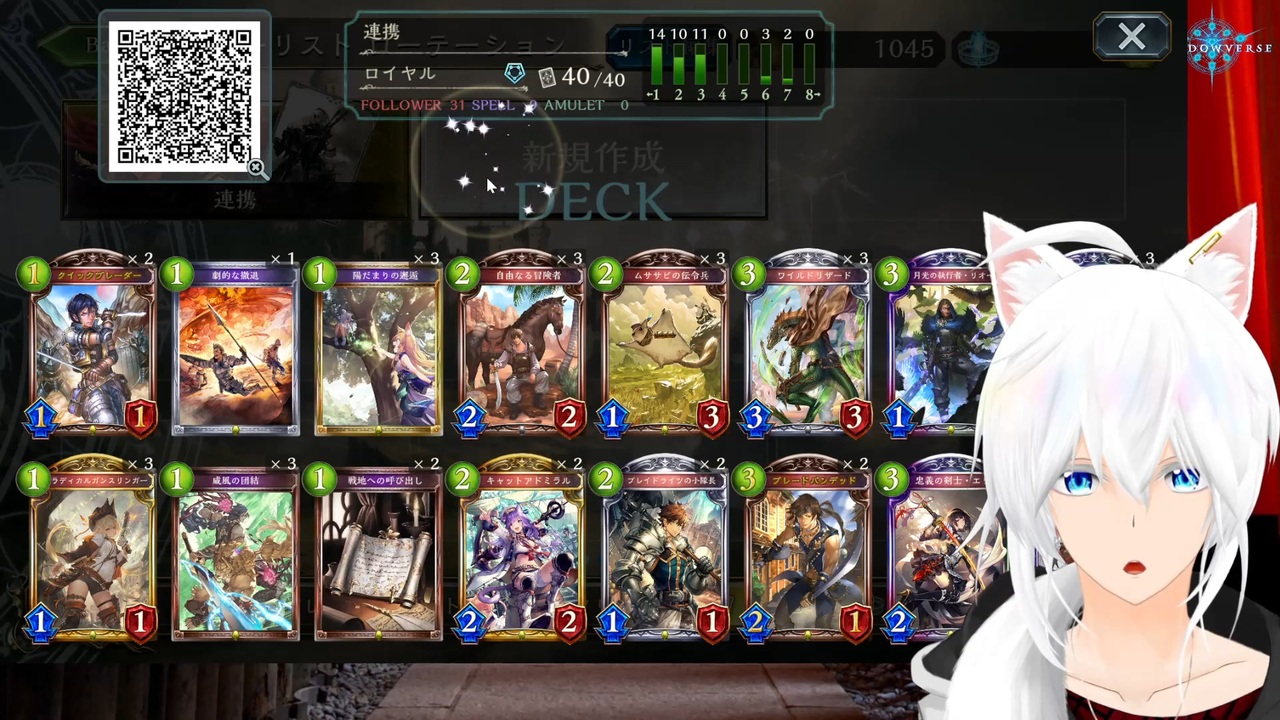Click the red defense shield icon on ワイルドリザード

tap(855, 417)
